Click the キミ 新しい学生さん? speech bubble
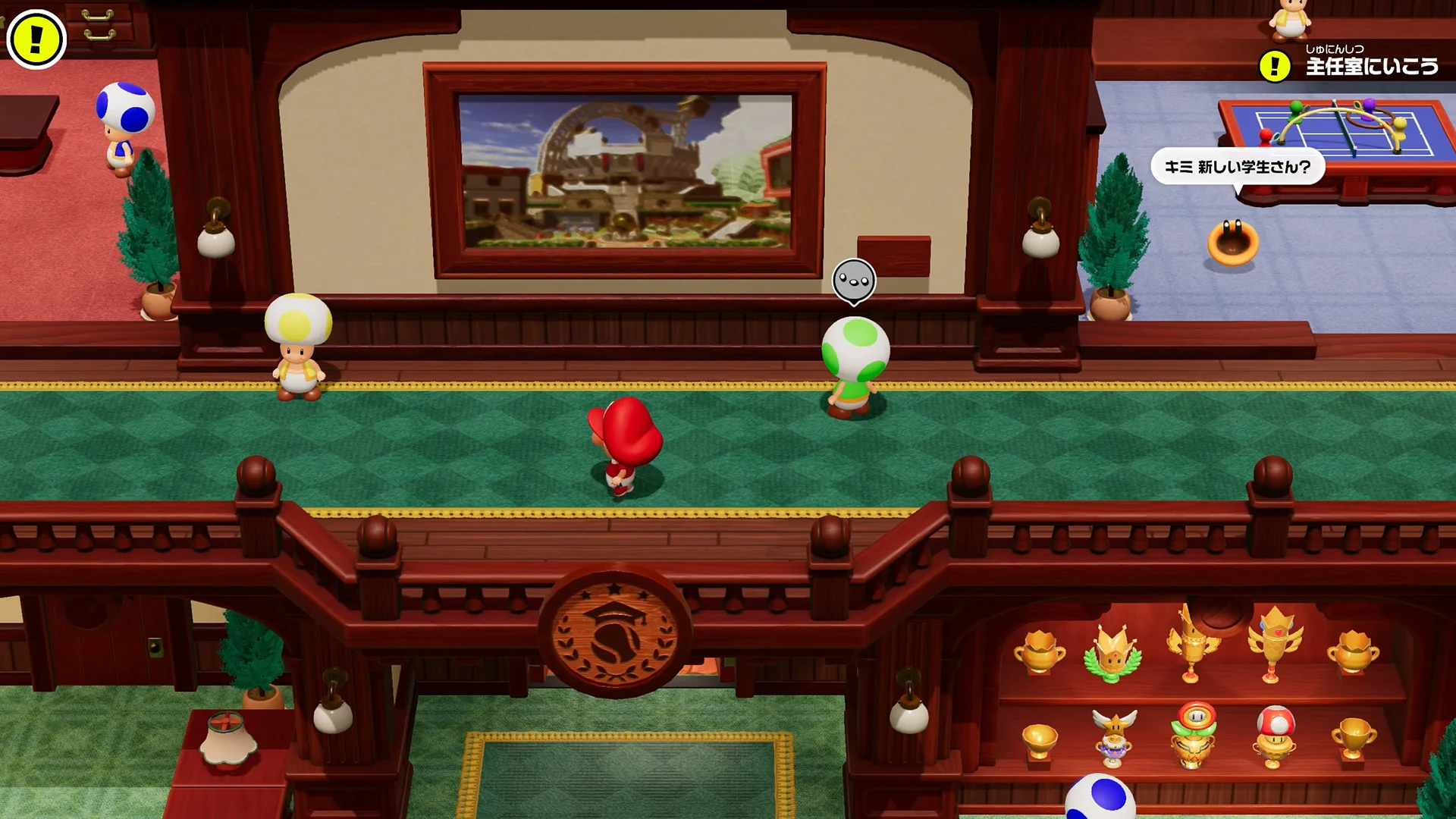1456x819 pixels. point(1238,167)
